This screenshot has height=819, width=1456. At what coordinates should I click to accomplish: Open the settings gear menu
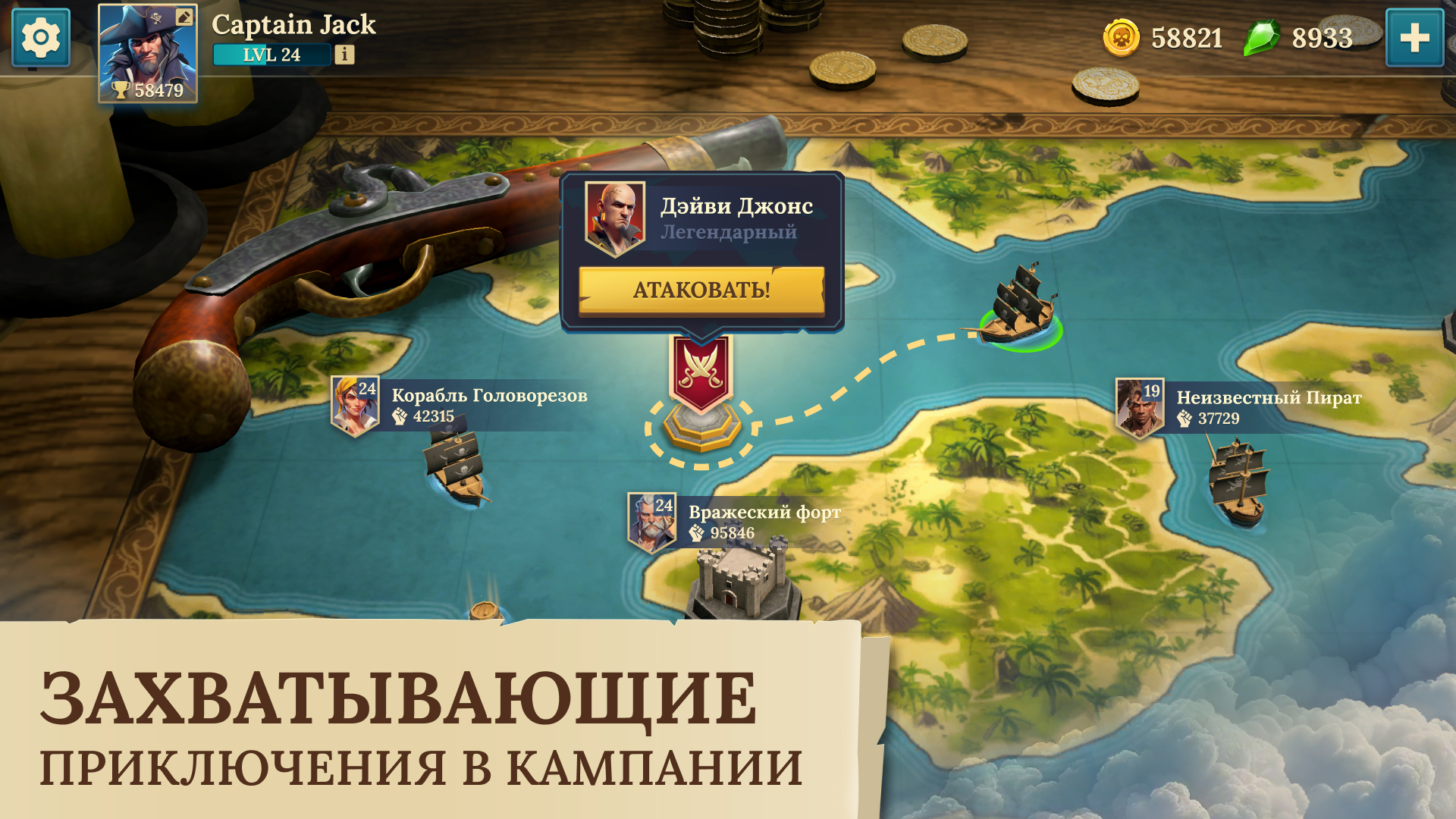click(39, 36)
